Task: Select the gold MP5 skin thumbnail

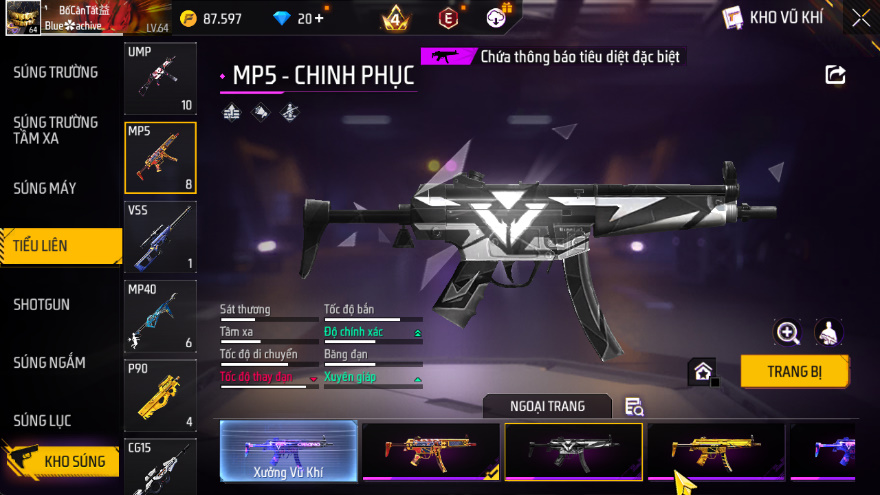Action: tap(716, 452)
